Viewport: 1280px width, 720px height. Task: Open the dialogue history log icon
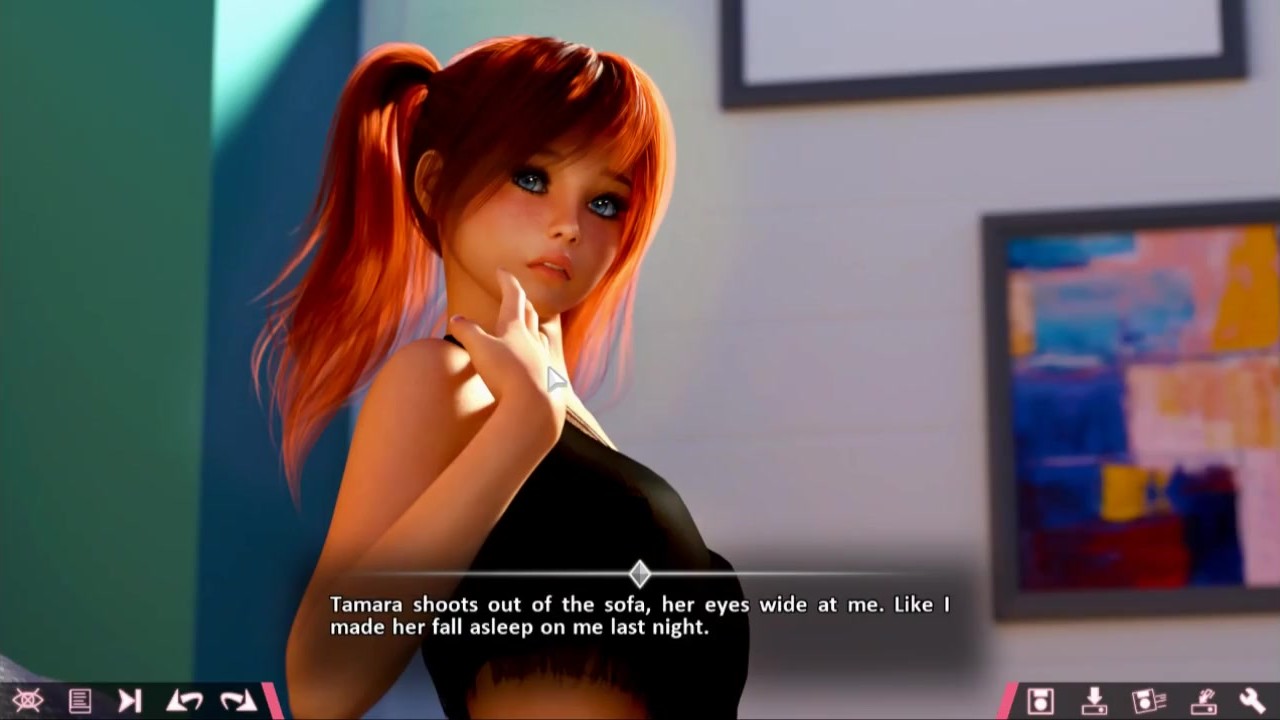[x=80, y=700]
